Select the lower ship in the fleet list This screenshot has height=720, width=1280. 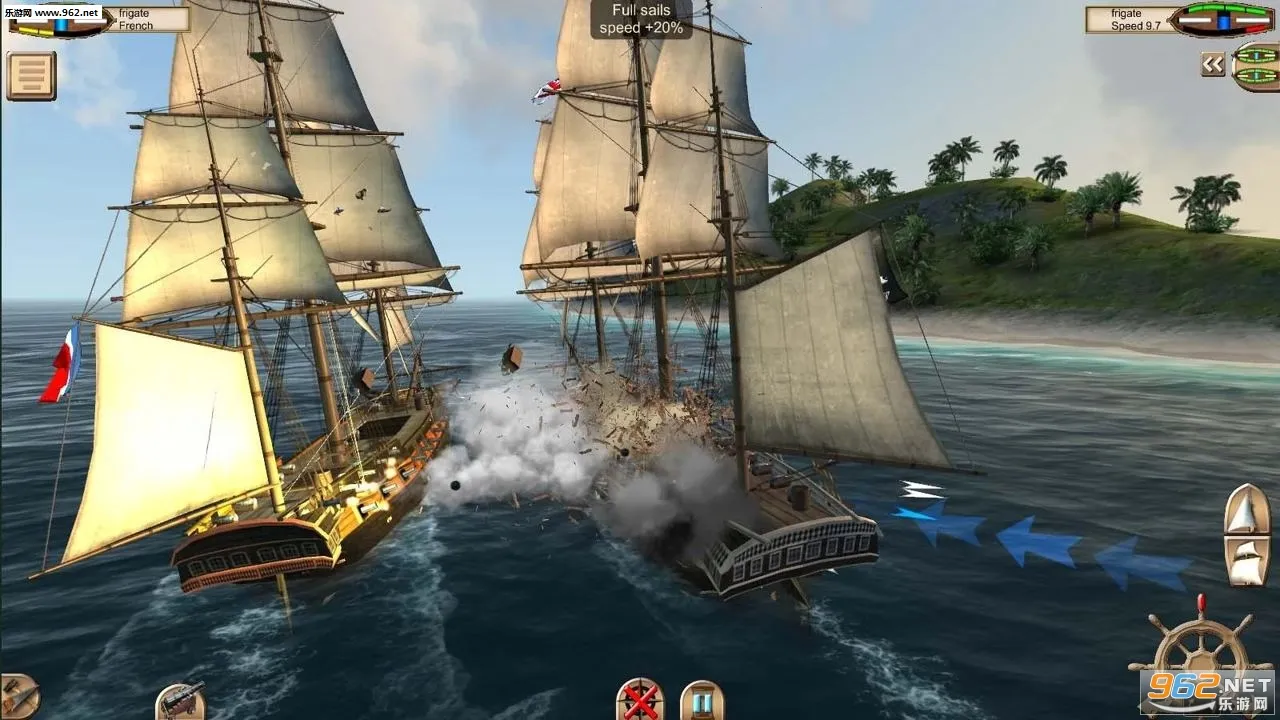pos(1257,76)
